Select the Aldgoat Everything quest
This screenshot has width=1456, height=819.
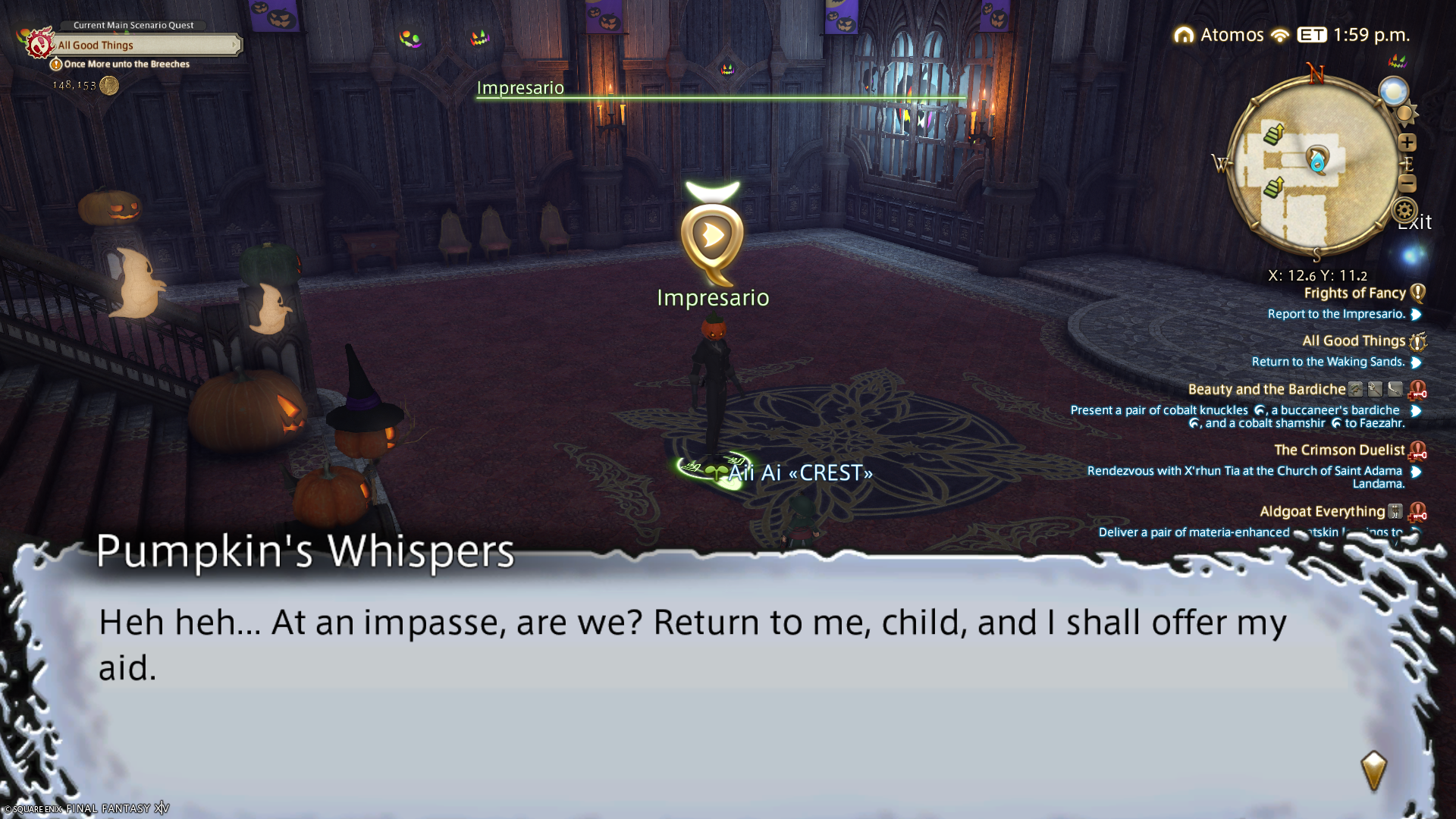tap(1322, 512)
